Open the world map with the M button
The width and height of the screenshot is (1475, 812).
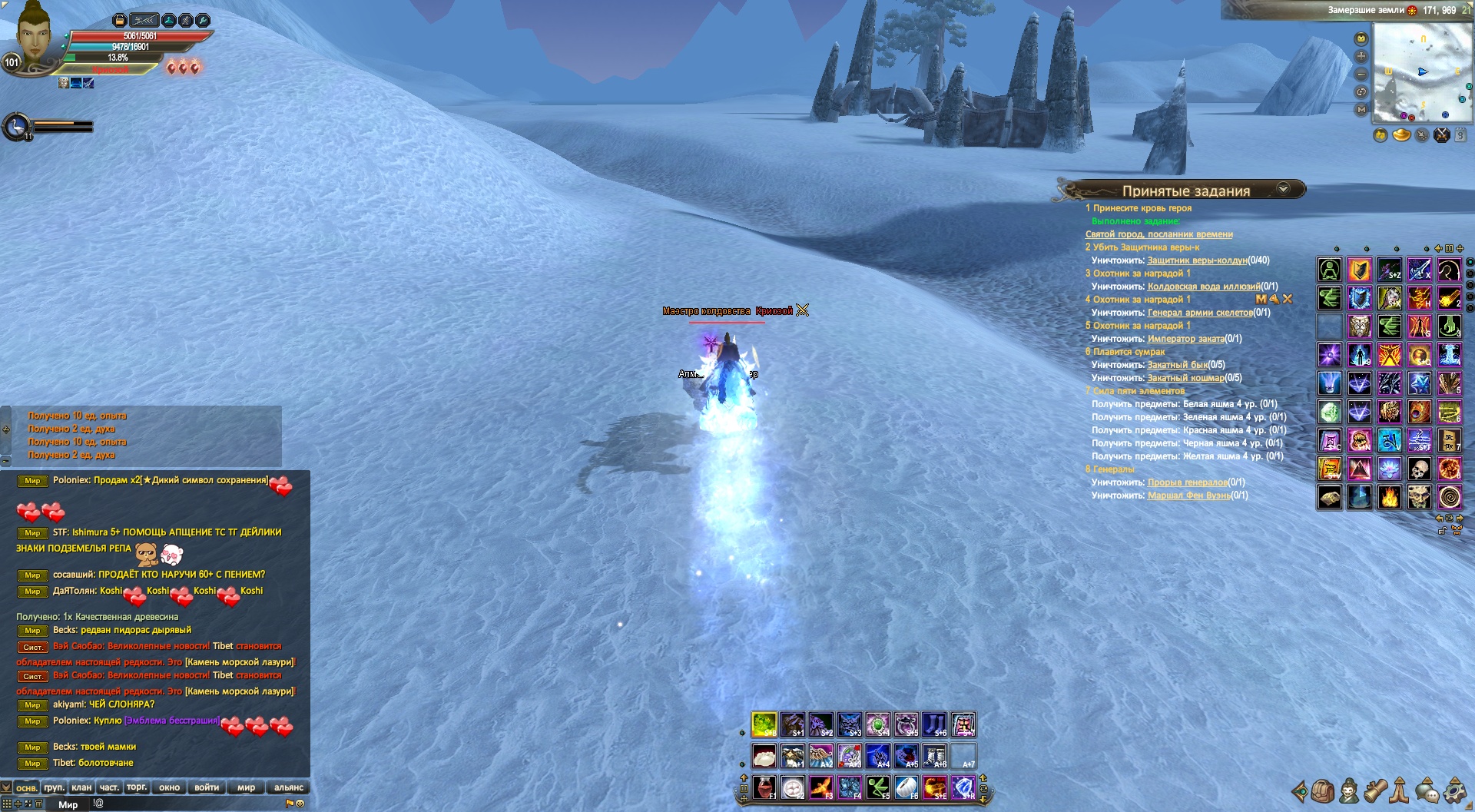(x=1361, y=110)
